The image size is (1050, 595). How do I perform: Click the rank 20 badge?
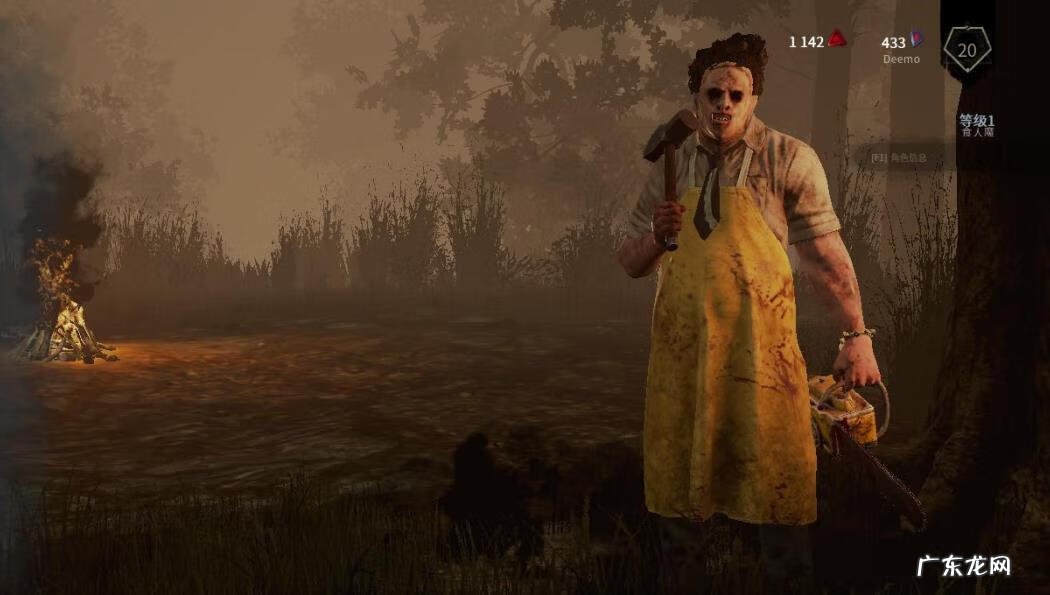pyautogui.click(x=967, y=48)
